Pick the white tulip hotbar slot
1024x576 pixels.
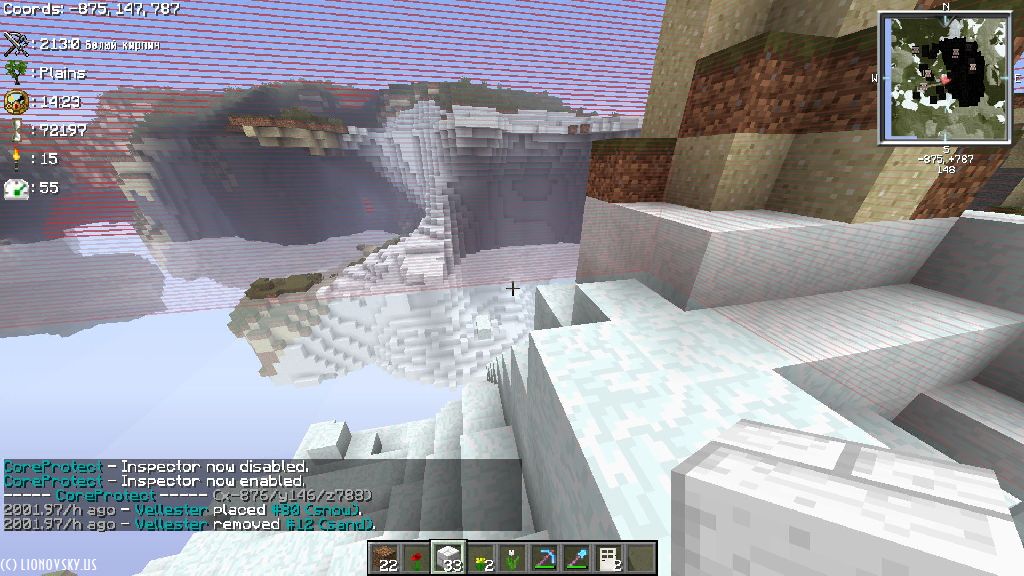click(x=513, y=557)
